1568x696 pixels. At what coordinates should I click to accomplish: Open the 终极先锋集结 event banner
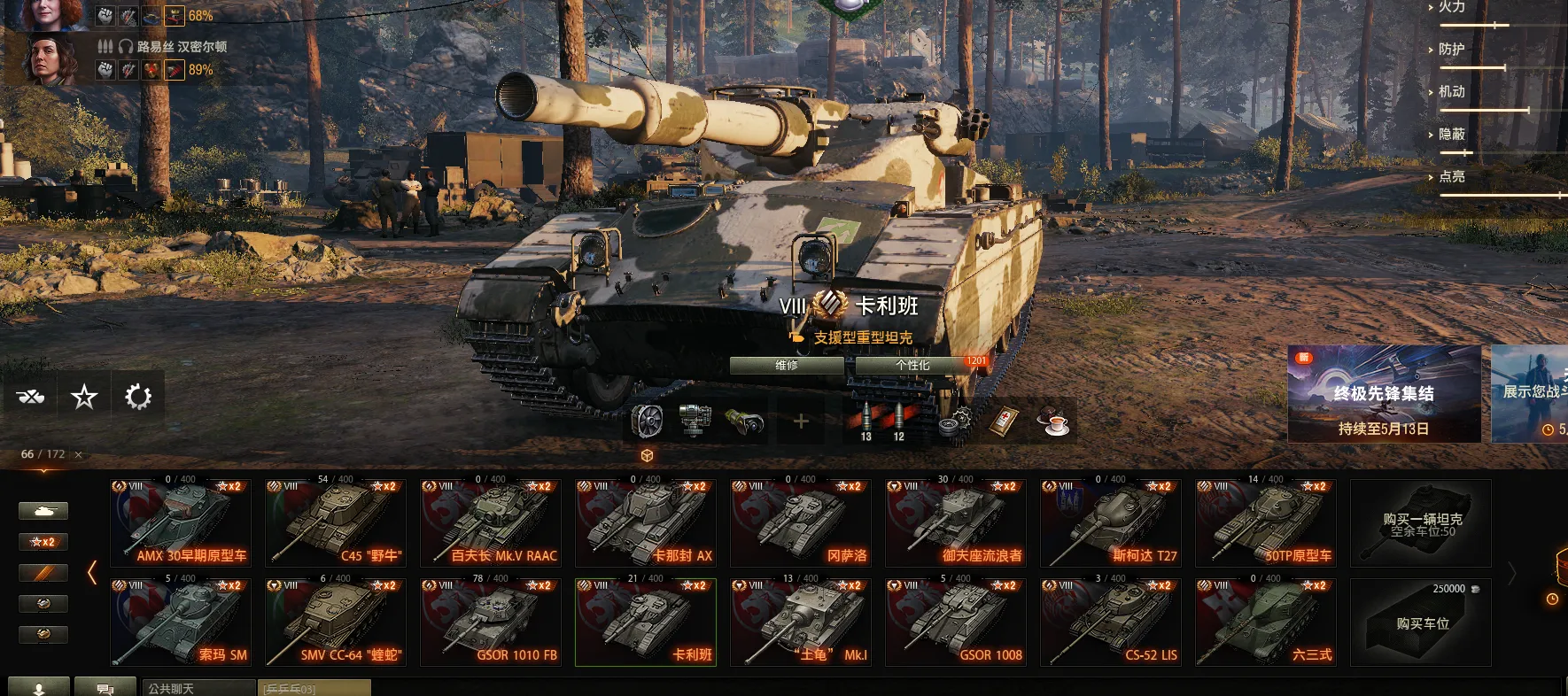(1384, 394)
